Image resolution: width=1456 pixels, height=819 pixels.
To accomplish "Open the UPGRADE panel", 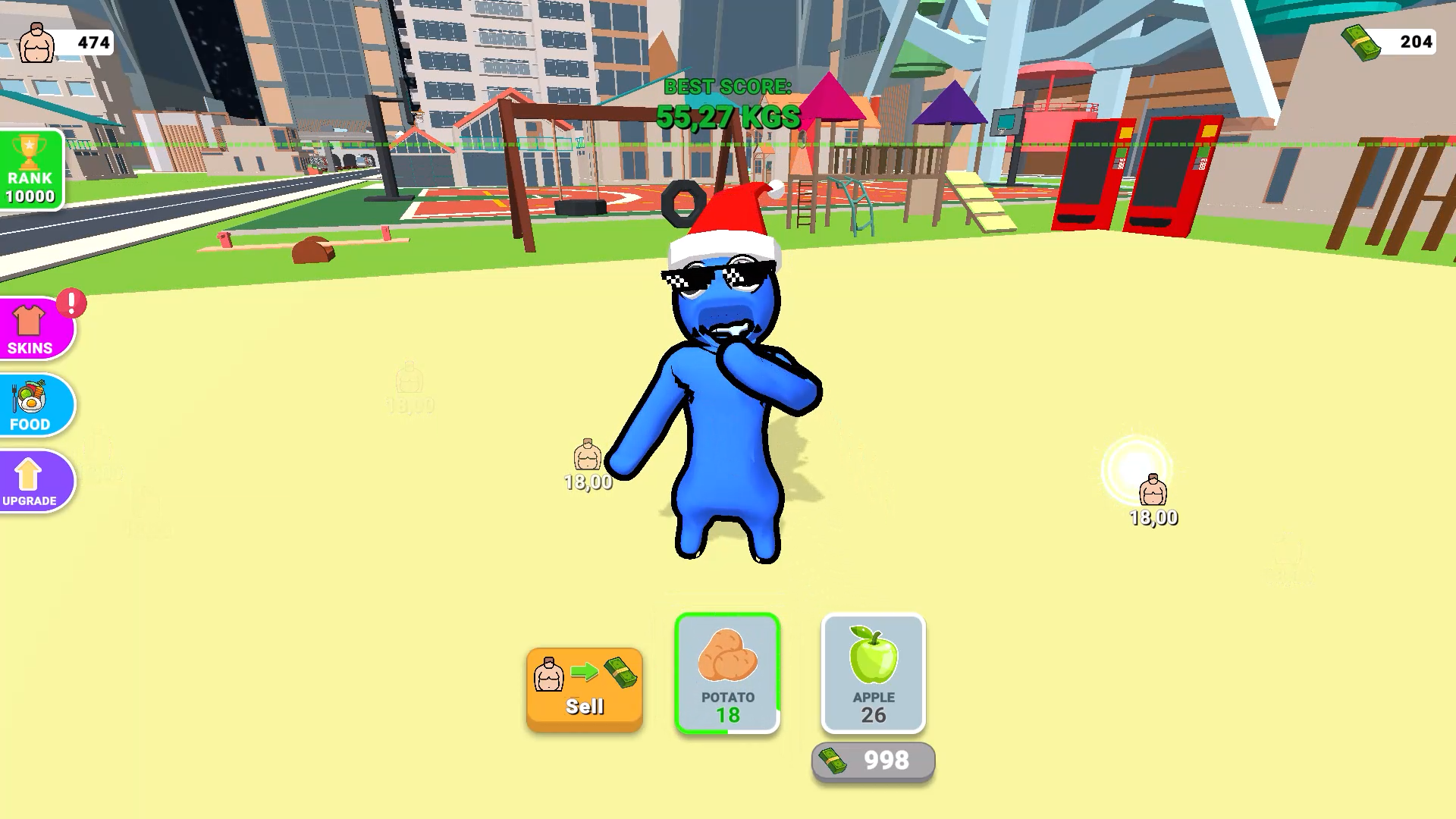I will coord(29,481).
